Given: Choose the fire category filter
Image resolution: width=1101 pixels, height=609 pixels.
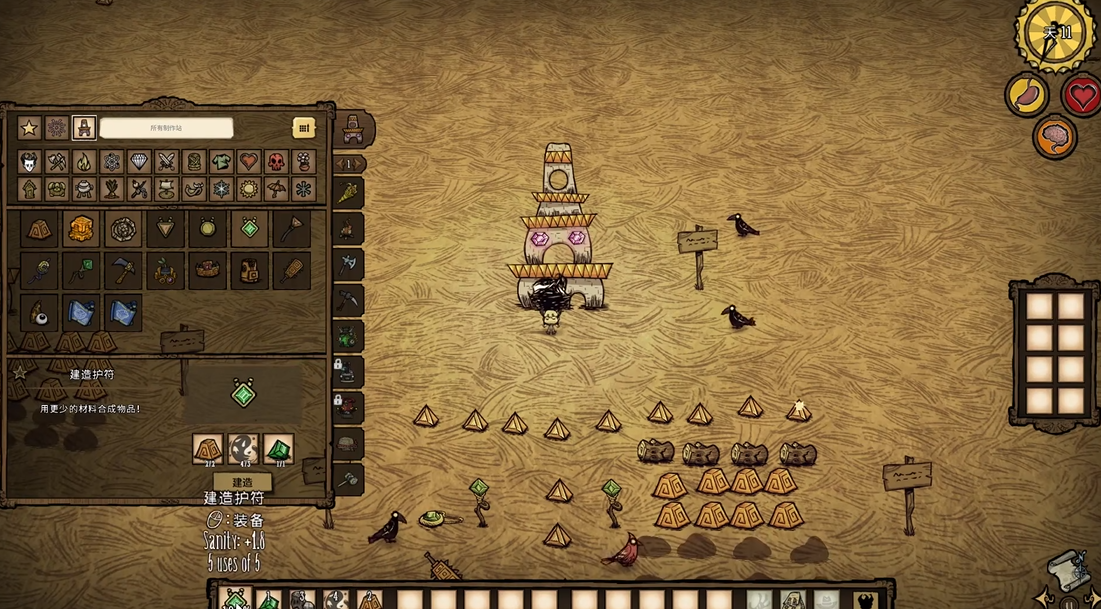Looking at the screenshot, I should [84, 162].
